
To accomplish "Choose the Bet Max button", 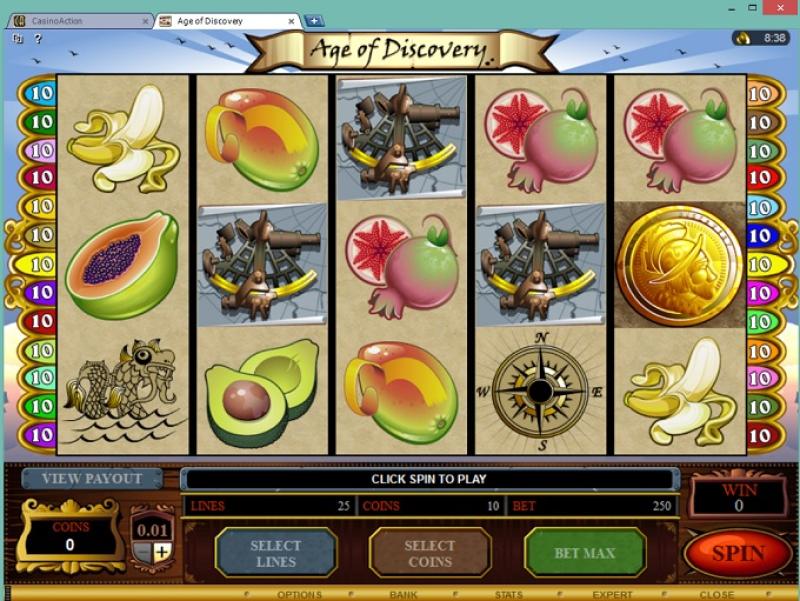I will (584, 553).
